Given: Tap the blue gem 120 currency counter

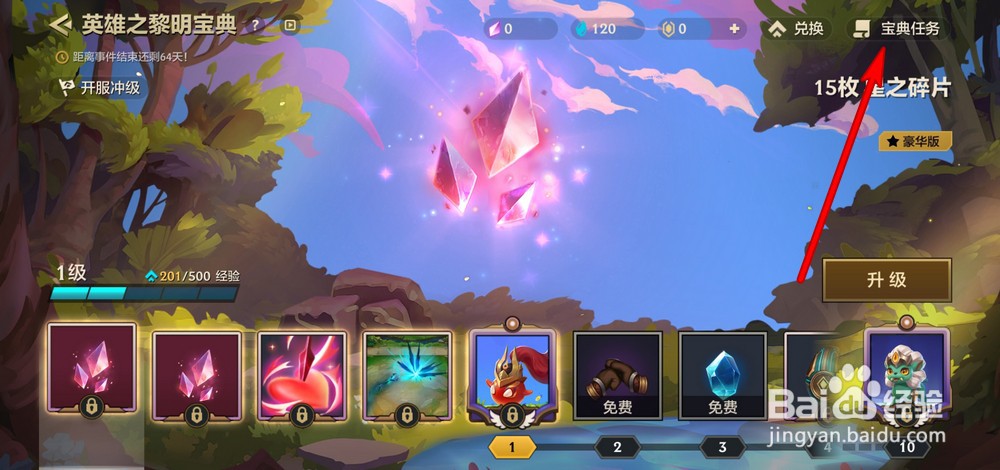Looking at the screenshot, I should [594, 29].
